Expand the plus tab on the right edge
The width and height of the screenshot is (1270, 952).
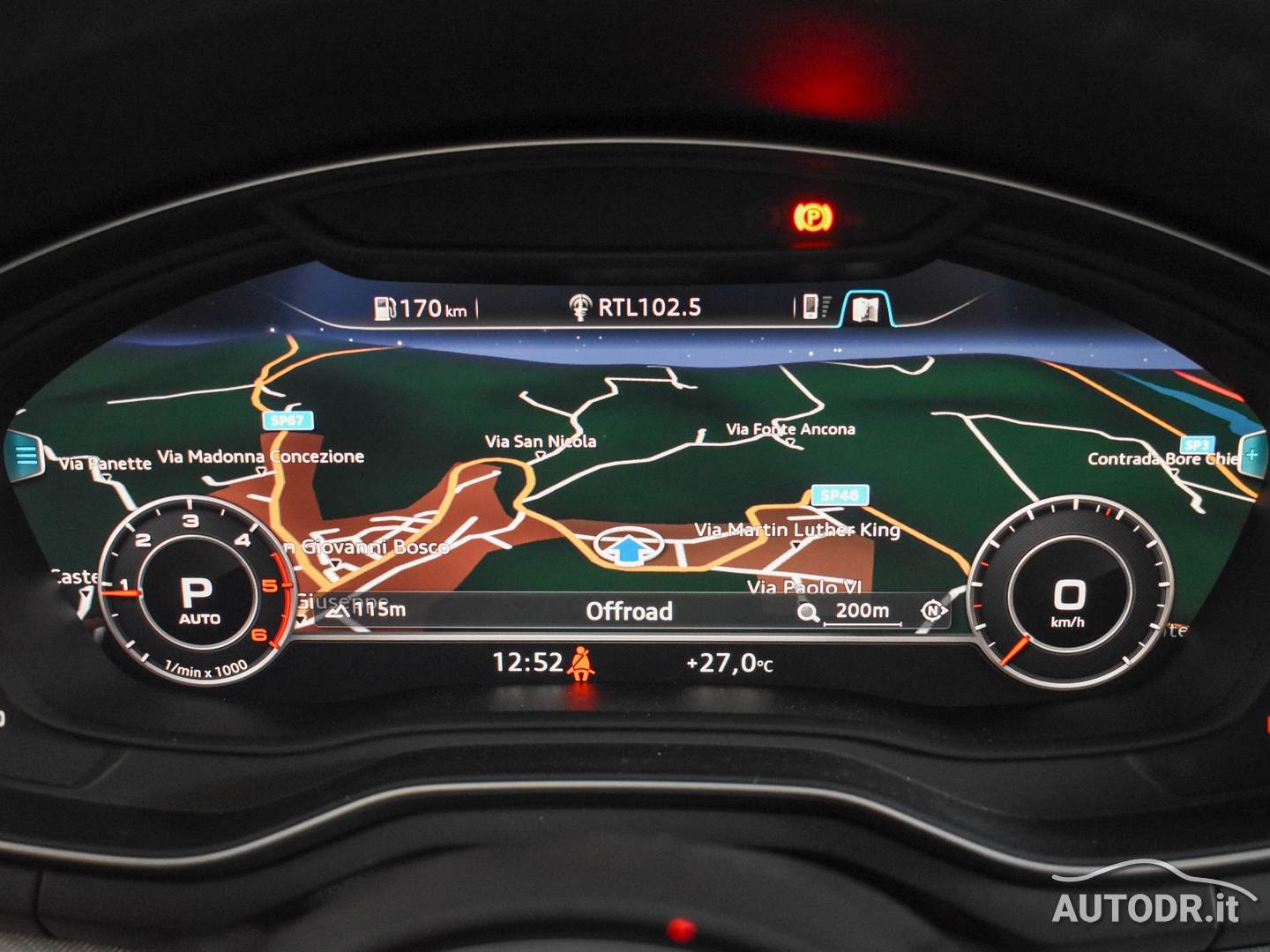(x=1251, y=456)
